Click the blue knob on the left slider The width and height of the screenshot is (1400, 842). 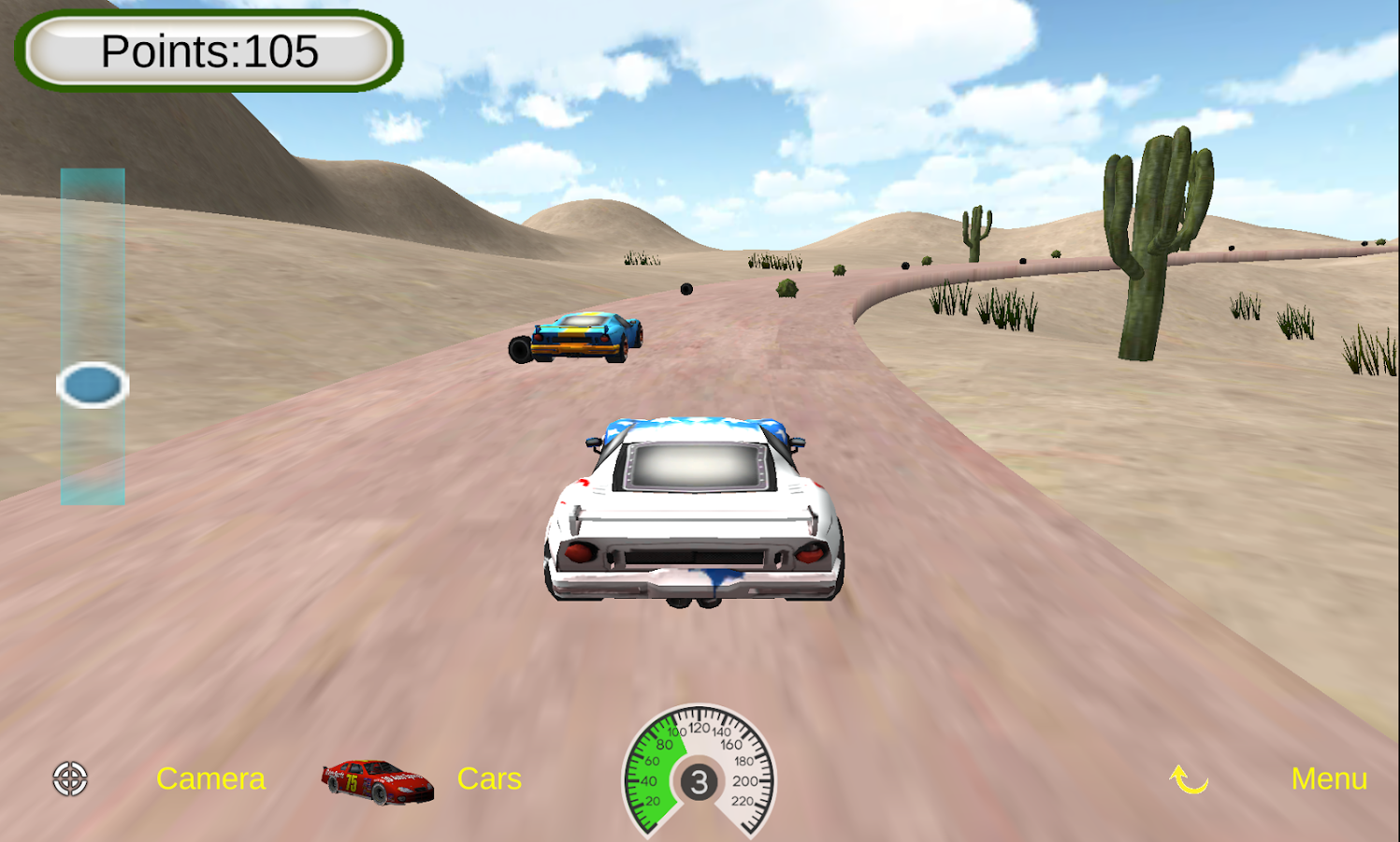93,385
